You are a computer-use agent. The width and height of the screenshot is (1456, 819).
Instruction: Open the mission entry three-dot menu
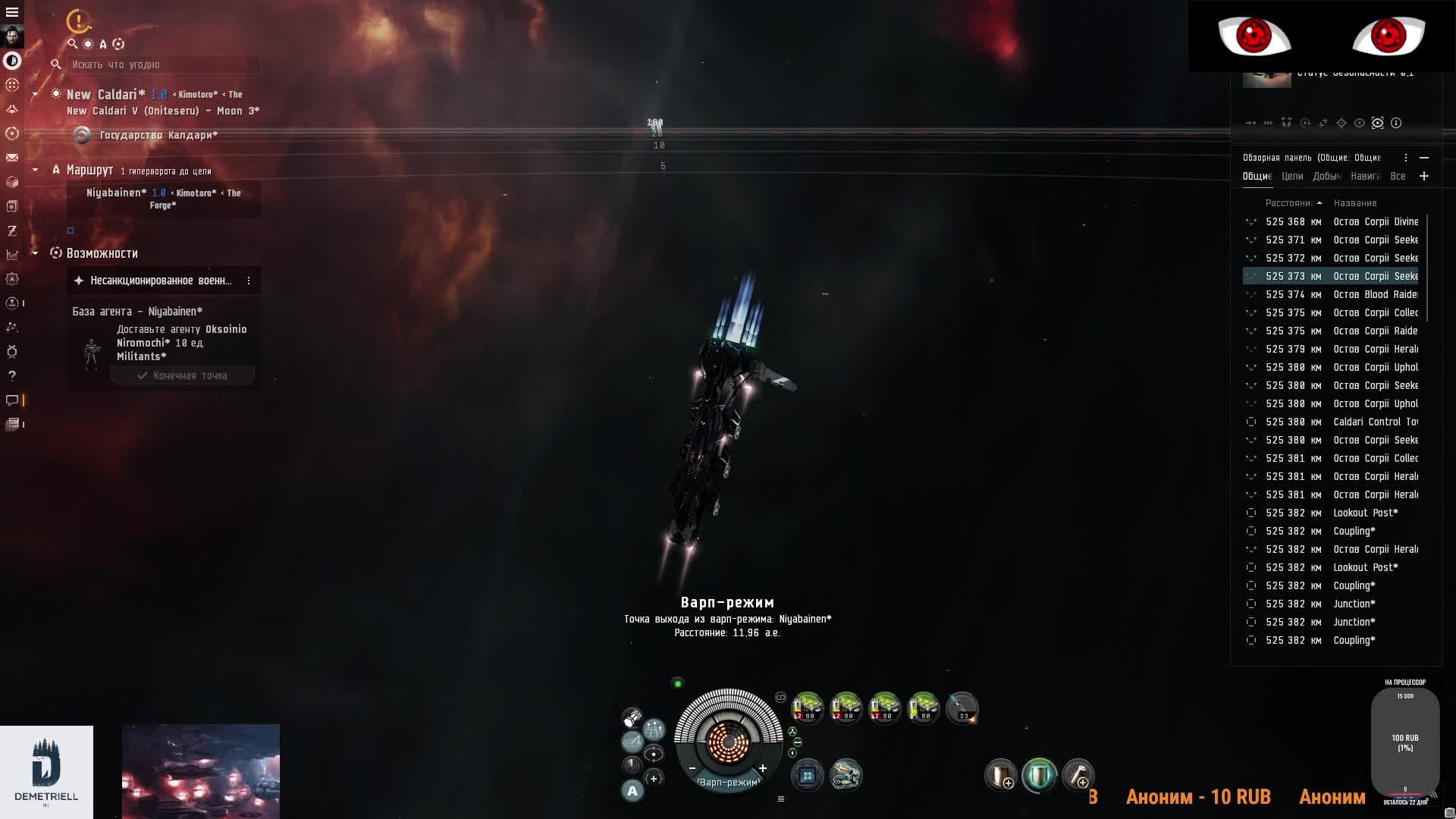pos(249,281)
